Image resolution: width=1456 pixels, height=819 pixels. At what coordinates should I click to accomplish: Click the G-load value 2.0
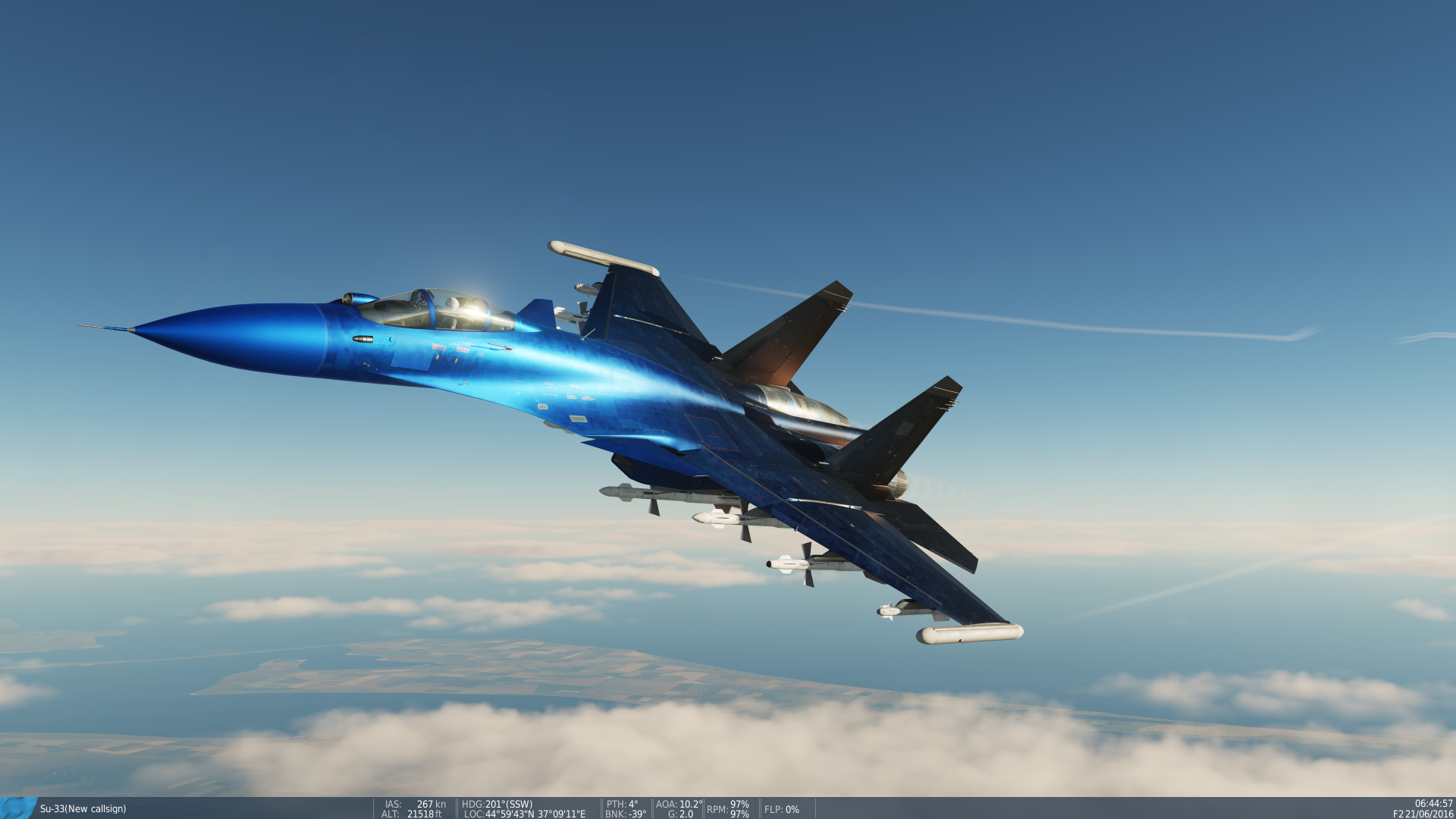(x=680, y=814)
